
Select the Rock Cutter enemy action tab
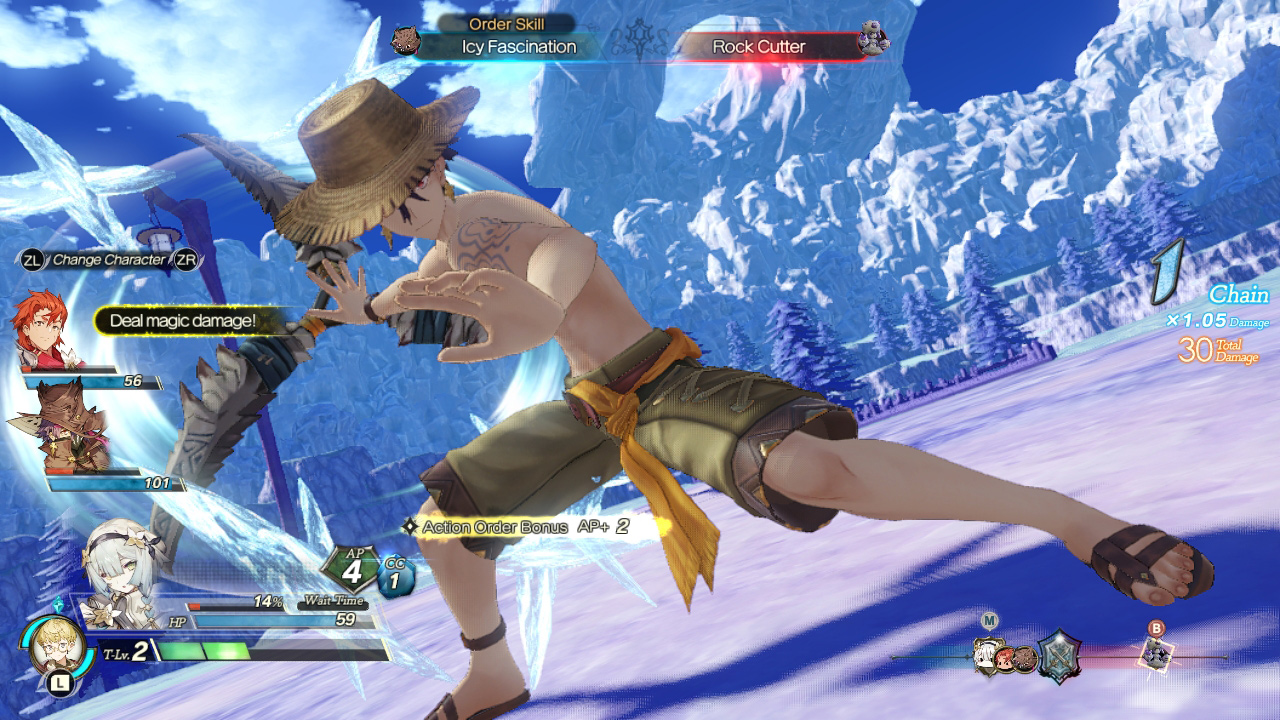760,46
